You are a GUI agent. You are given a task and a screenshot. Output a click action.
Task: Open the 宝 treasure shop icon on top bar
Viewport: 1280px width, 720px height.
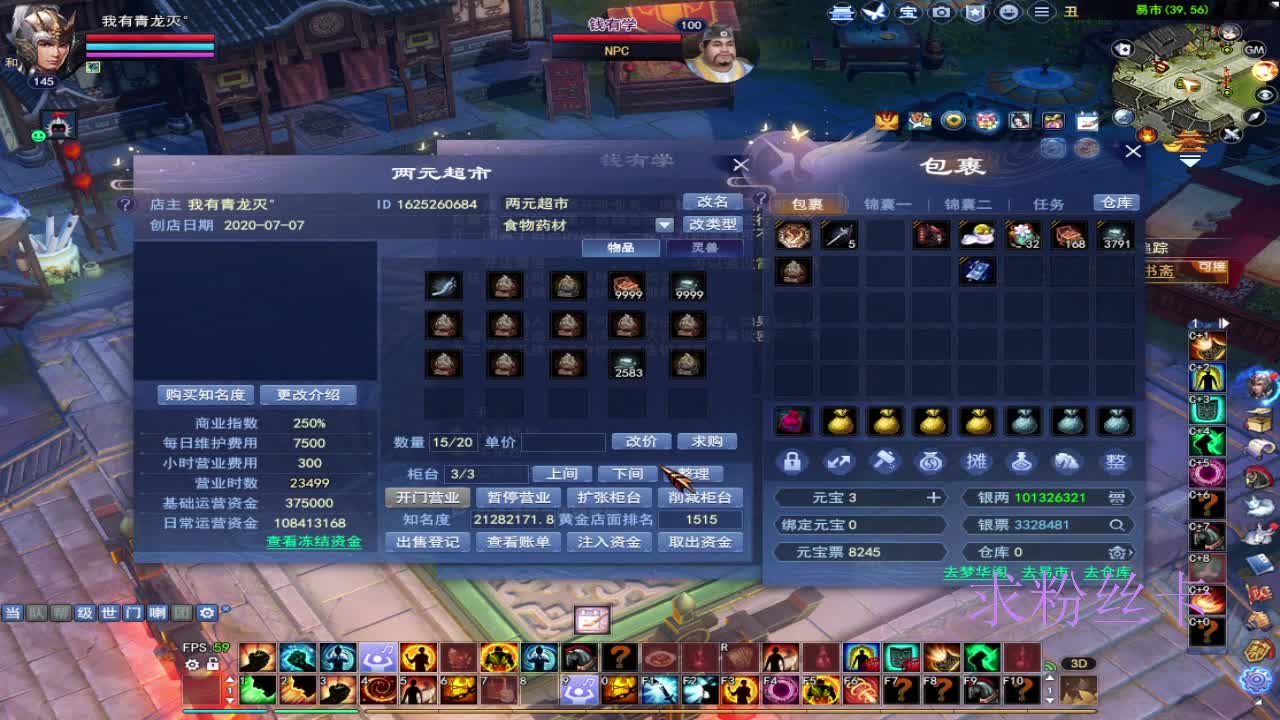tap(908, 12)
